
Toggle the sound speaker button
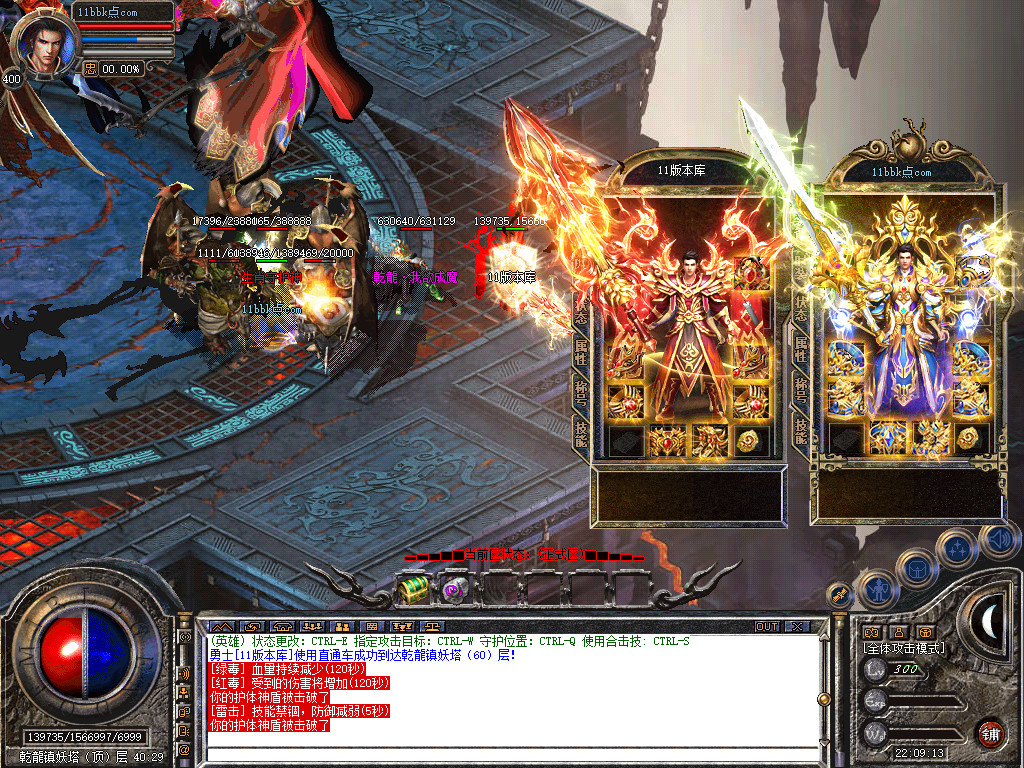(997, 542)
